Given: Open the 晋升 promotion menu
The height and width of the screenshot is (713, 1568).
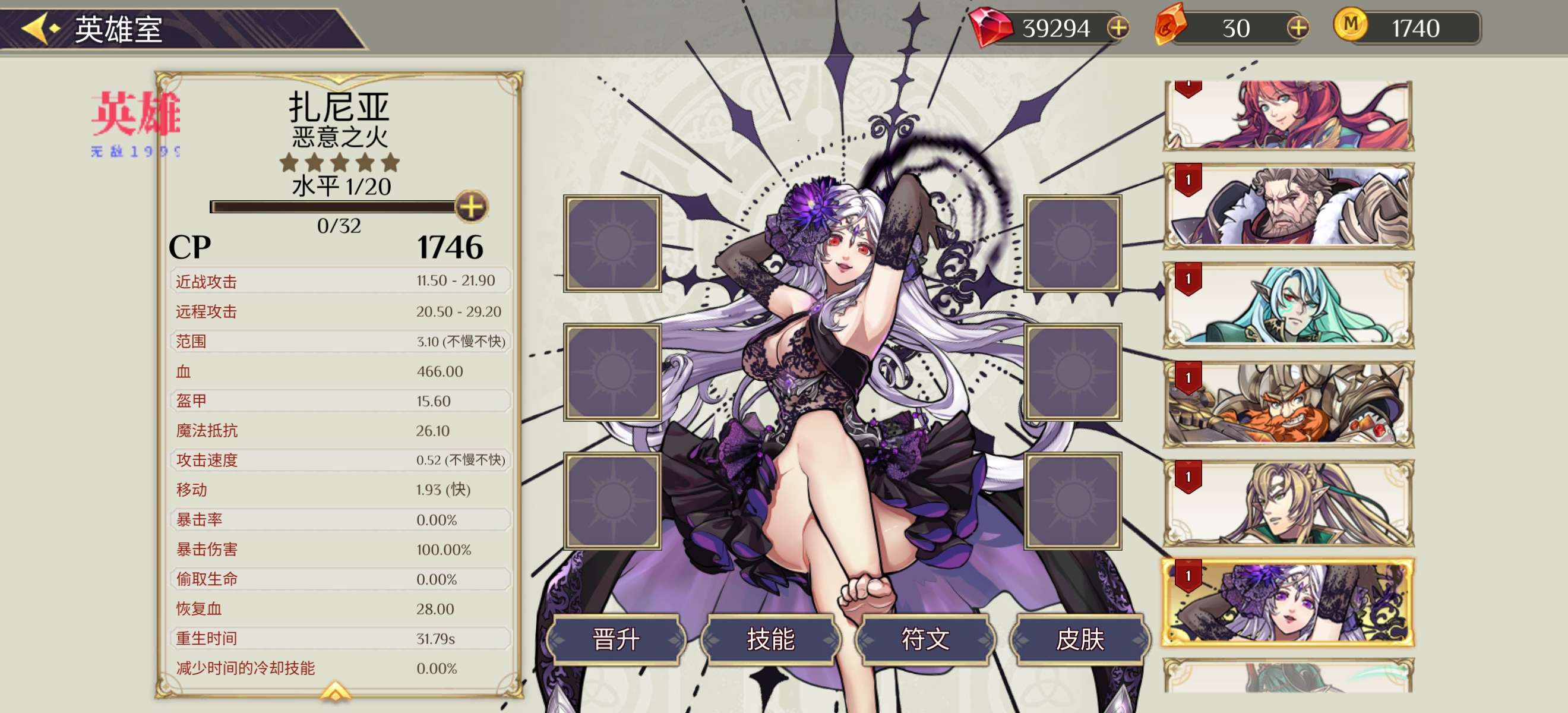Looking at the screenshot, I should pyautogui.click(x=616, y=639).
